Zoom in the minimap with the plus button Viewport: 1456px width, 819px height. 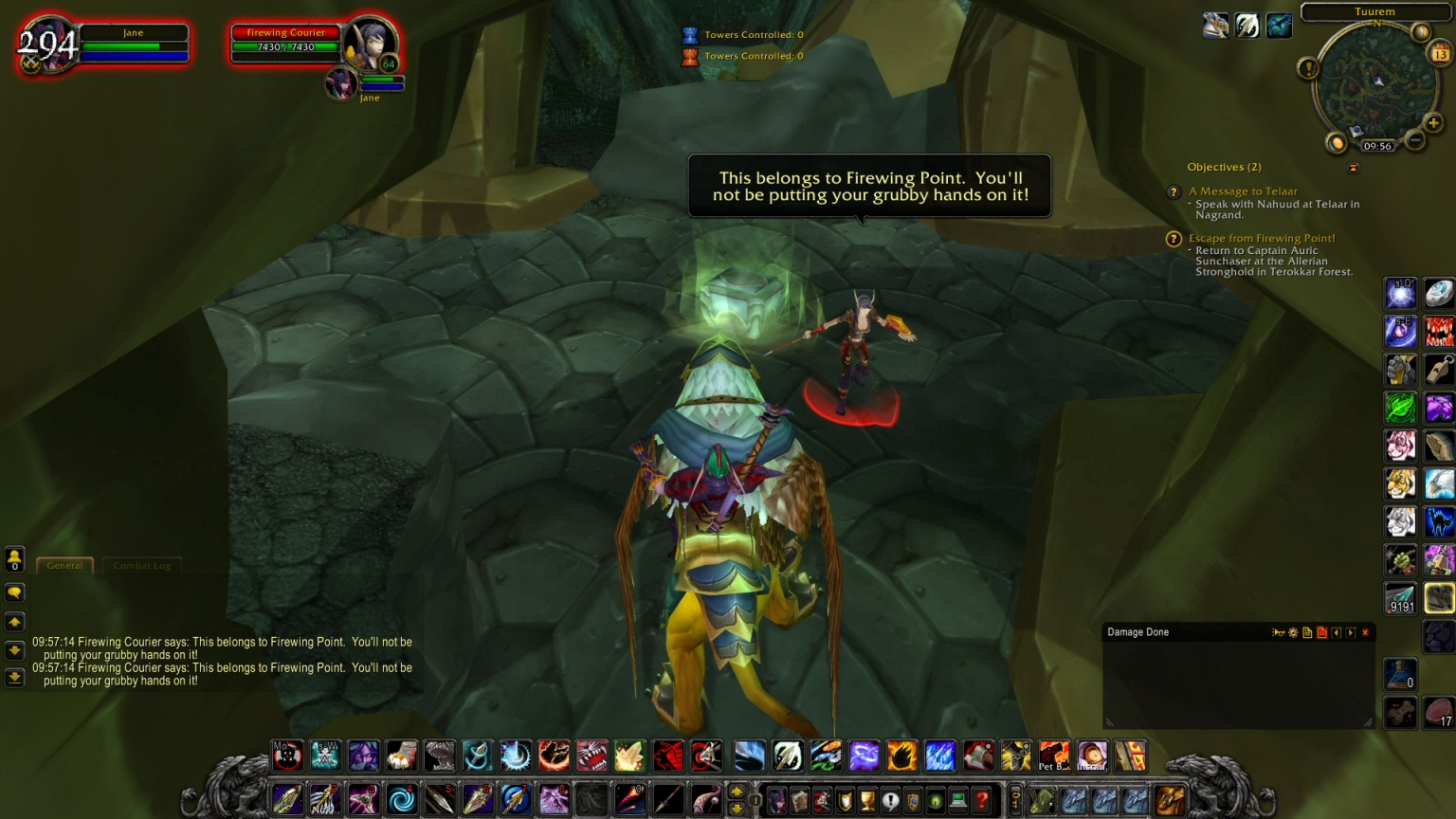(x=1433, y=122)
